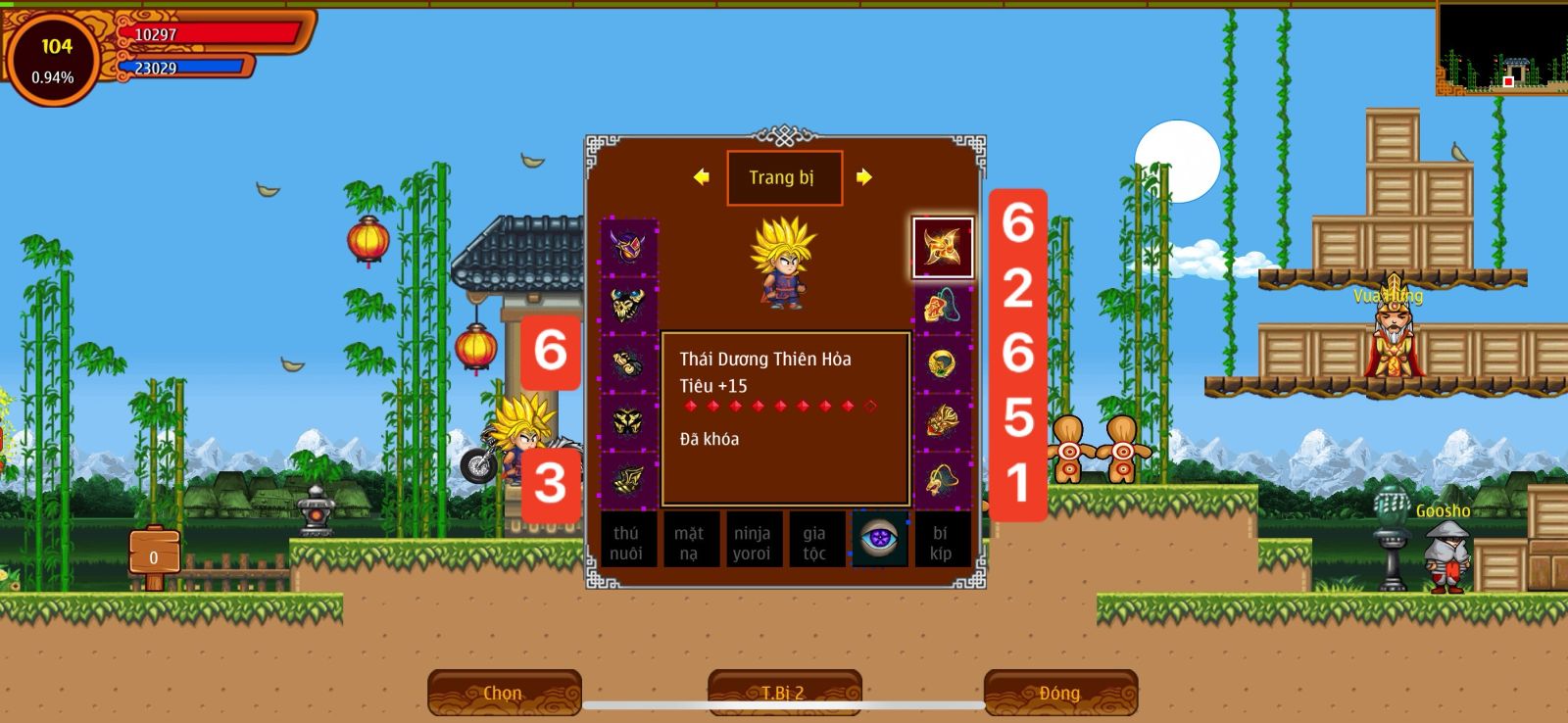1568x723 pixels.
Task: Choose the red talisman necklace slot
Action: coord(943,306)
